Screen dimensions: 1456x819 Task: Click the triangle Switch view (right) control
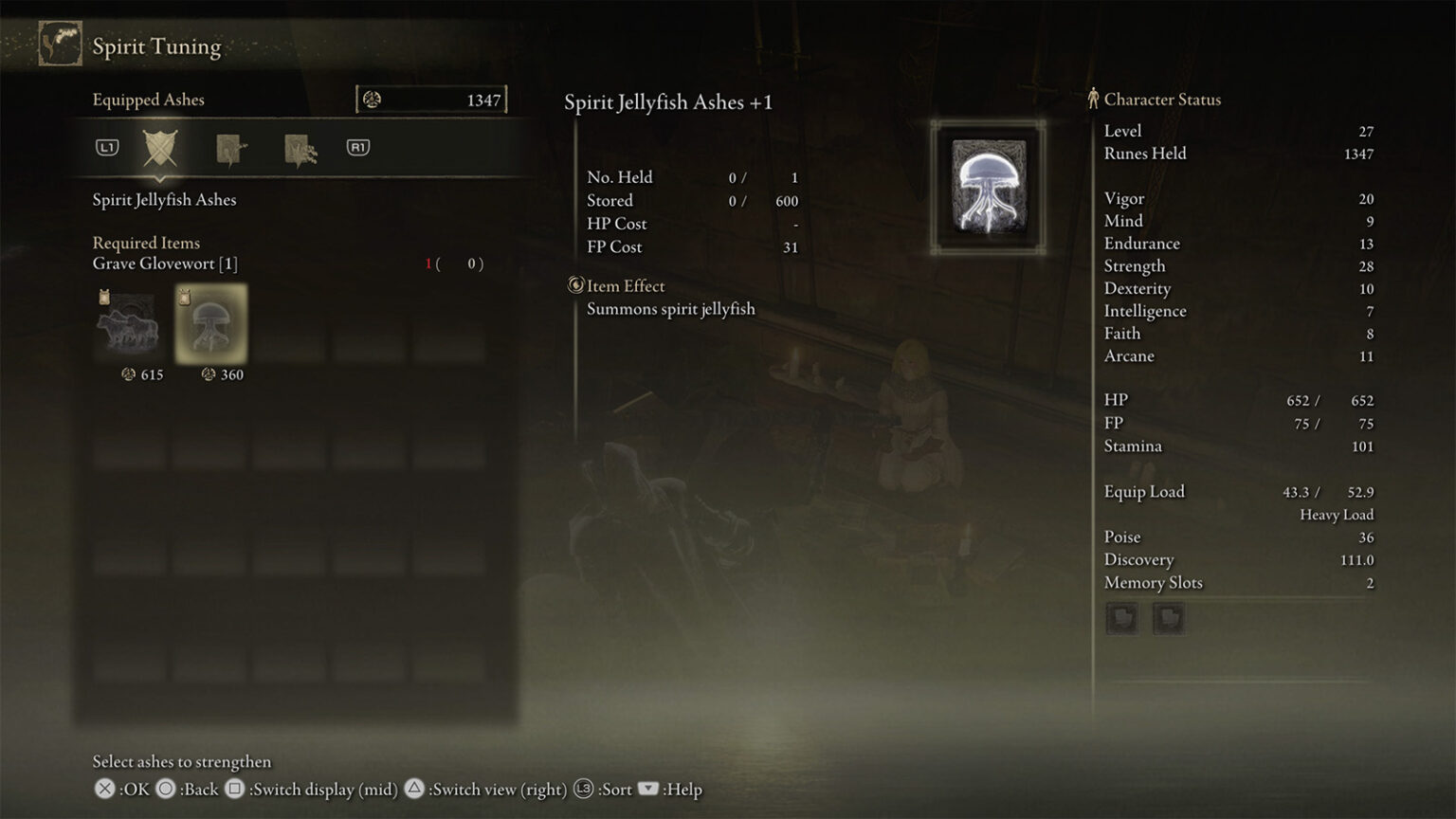(414, 789)
